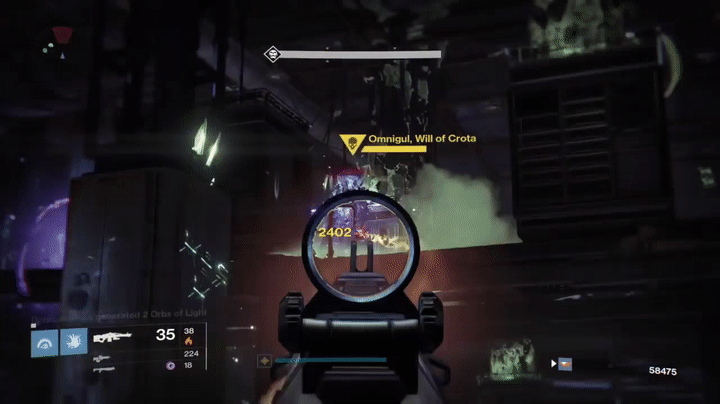Select the grenade ability icon
This screenshot has height=404, width=720.
click(46, 343)
